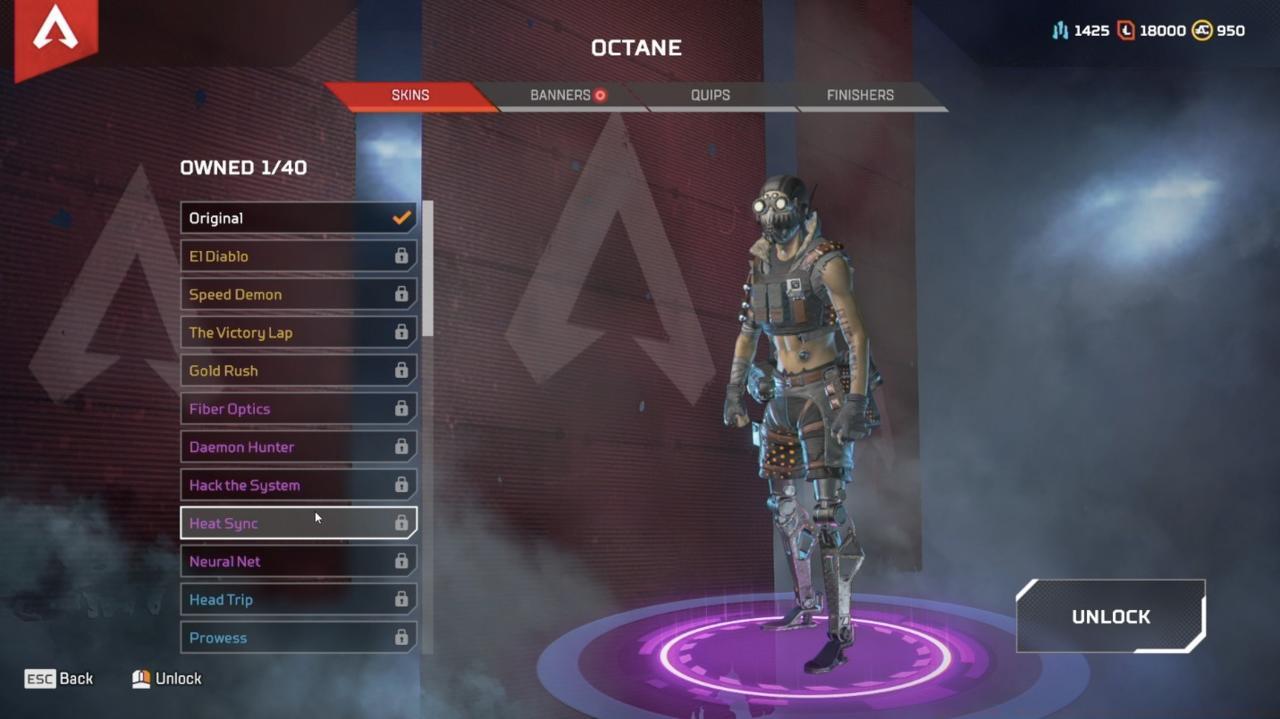The height and width of the screenshot is (719, 1280).
Task: Preview the Head Trip skin
Action: (x=298, y=599)
